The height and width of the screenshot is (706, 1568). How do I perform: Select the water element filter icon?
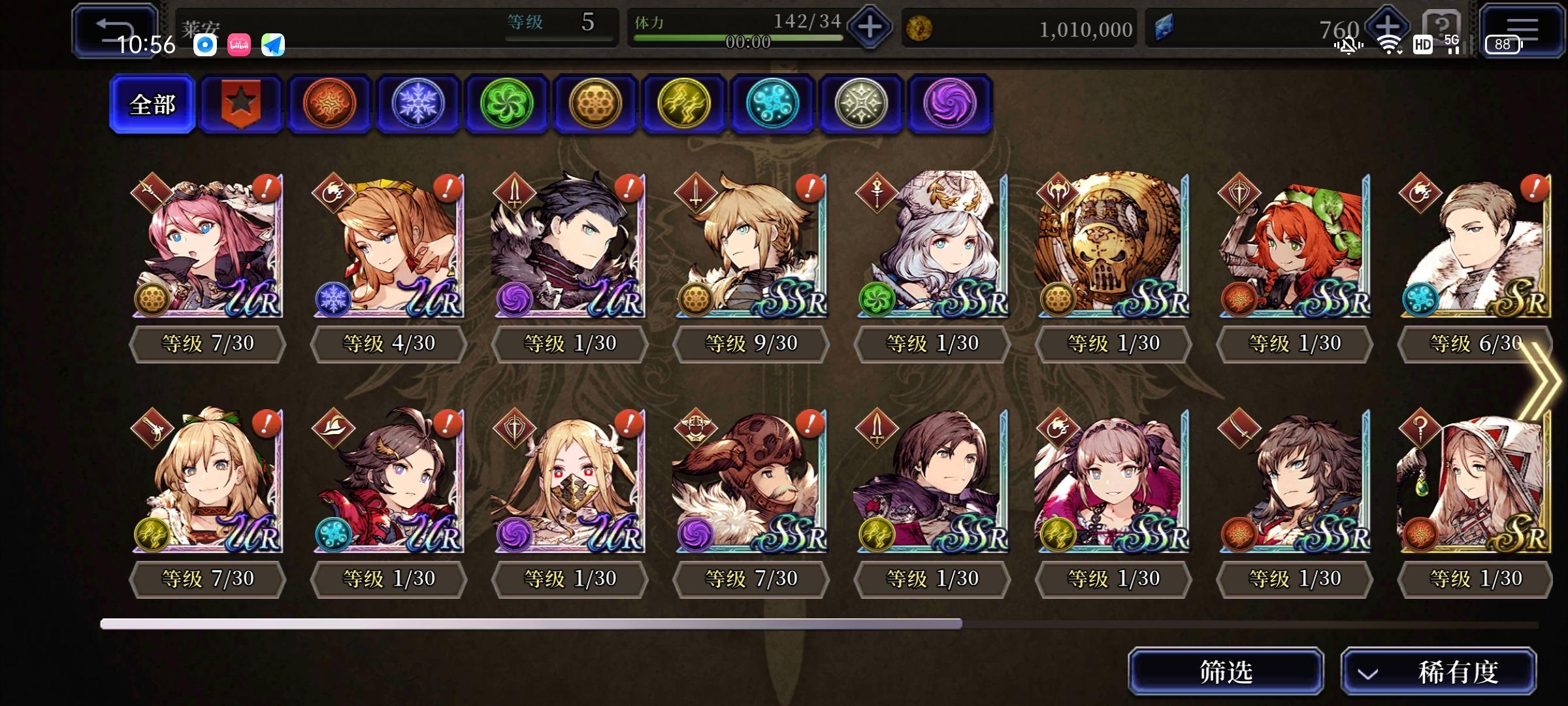[x=772, y=103]
